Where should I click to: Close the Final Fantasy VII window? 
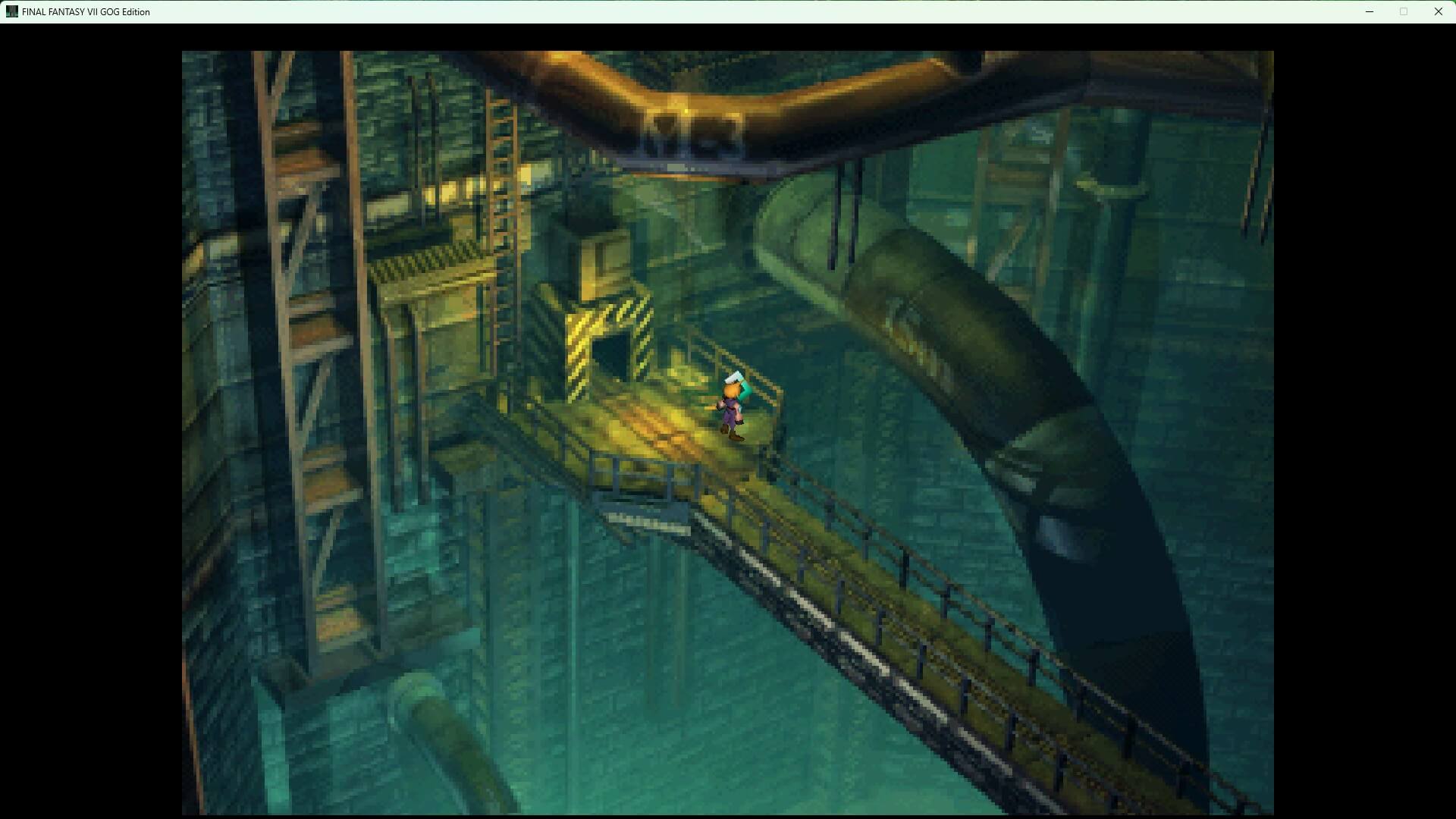pos(1438,11)
